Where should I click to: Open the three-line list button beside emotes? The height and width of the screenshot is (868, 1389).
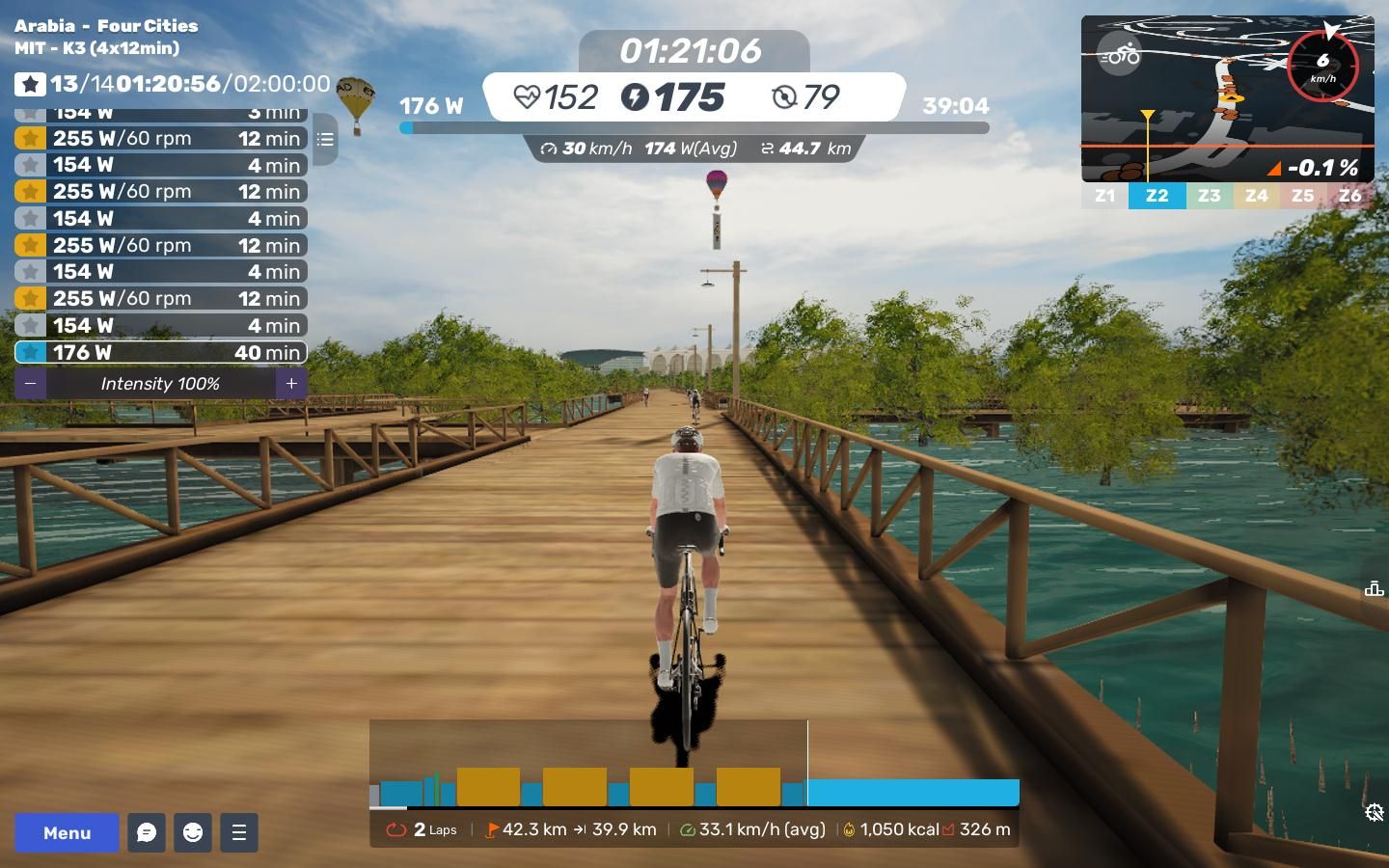239,832
